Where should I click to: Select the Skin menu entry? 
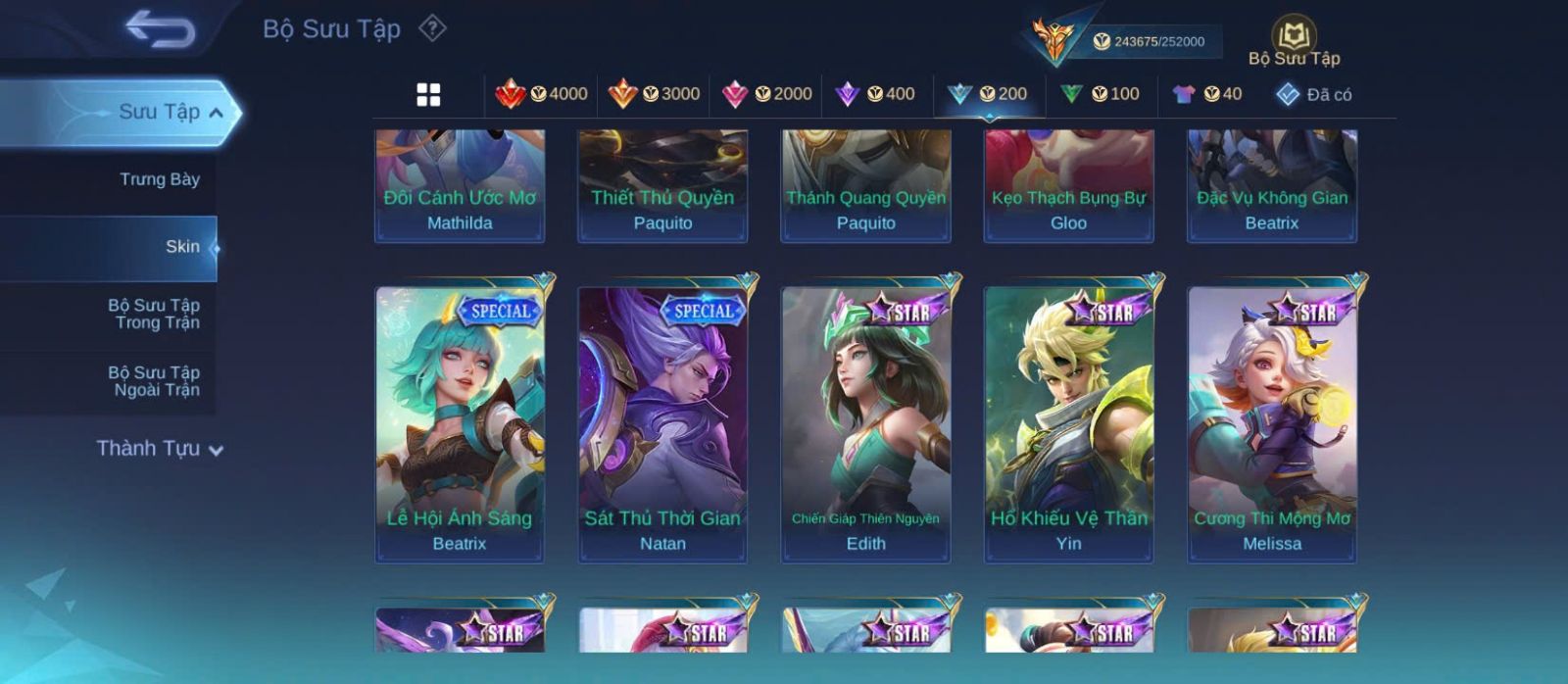pos(181,247)
